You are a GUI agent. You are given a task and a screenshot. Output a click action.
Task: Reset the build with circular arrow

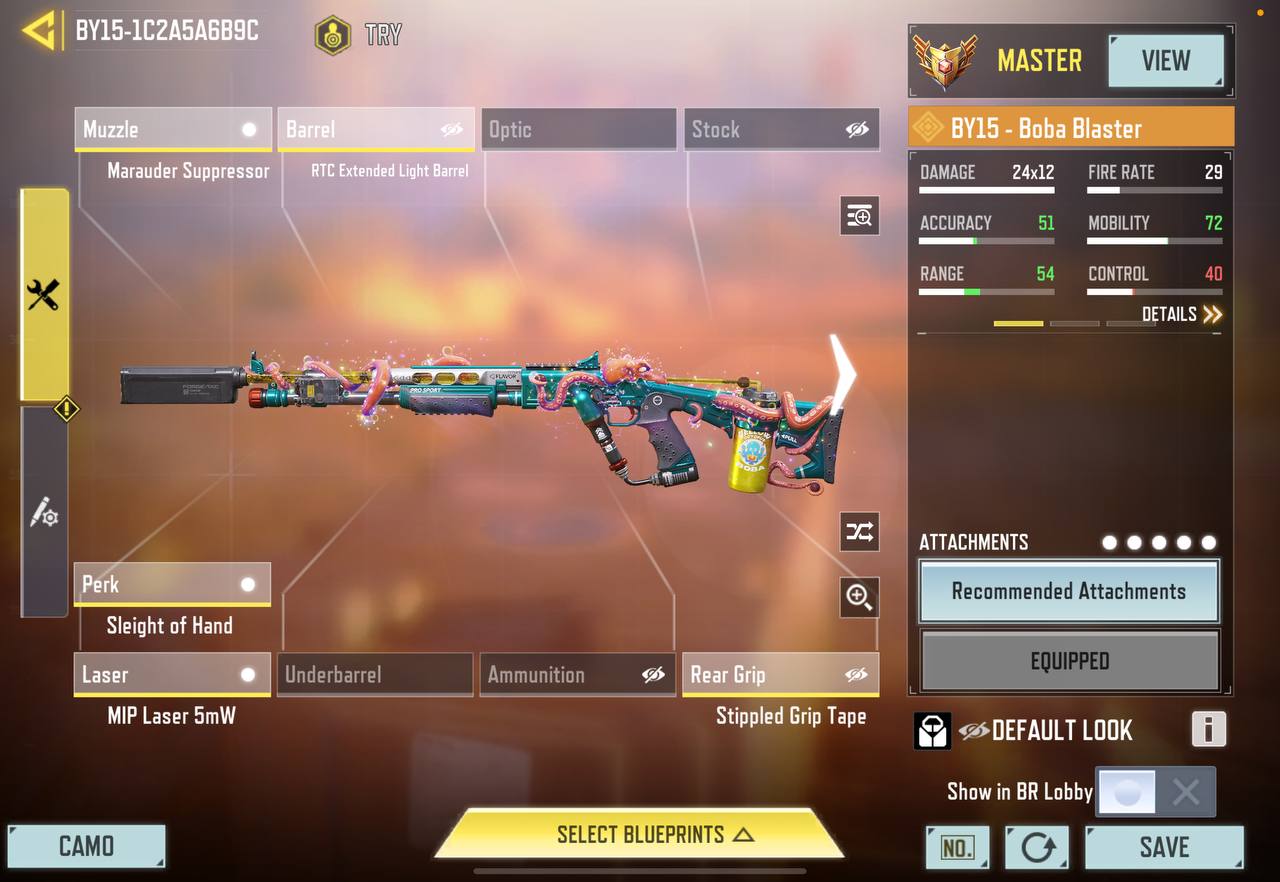1037,848
